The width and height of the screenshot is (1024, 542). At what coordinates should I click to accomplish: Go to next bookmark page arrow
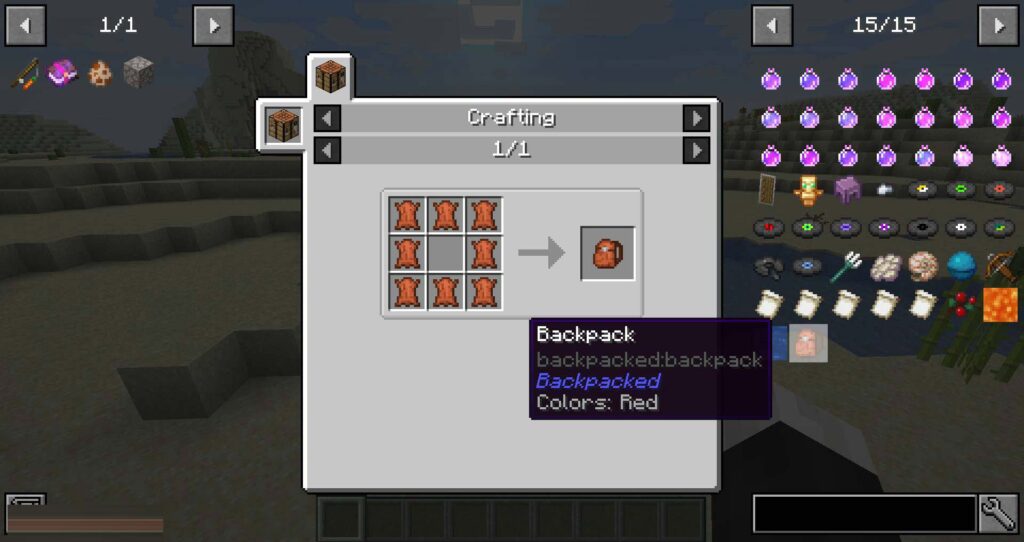pos(213,25)
